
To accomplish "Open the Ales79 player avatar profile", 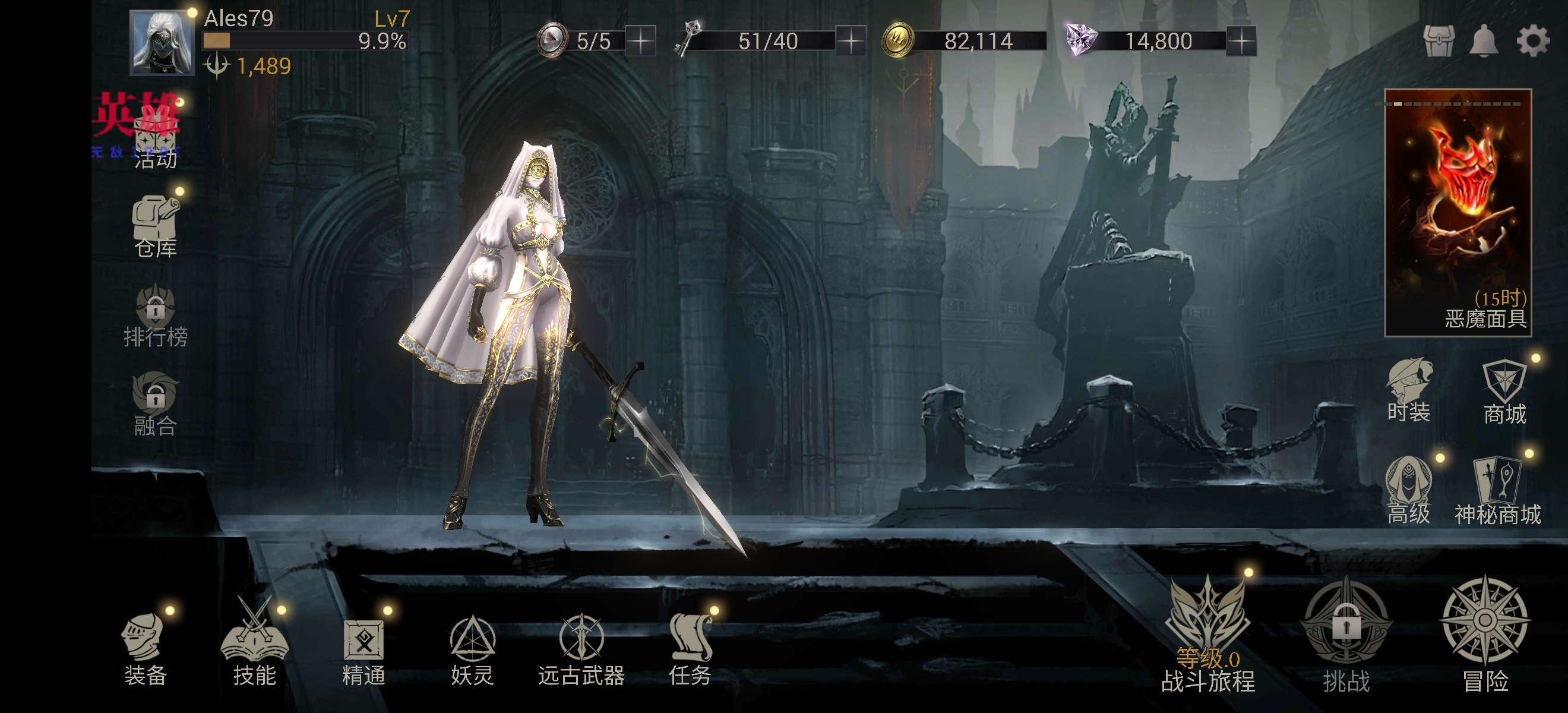I will point(162,43).
